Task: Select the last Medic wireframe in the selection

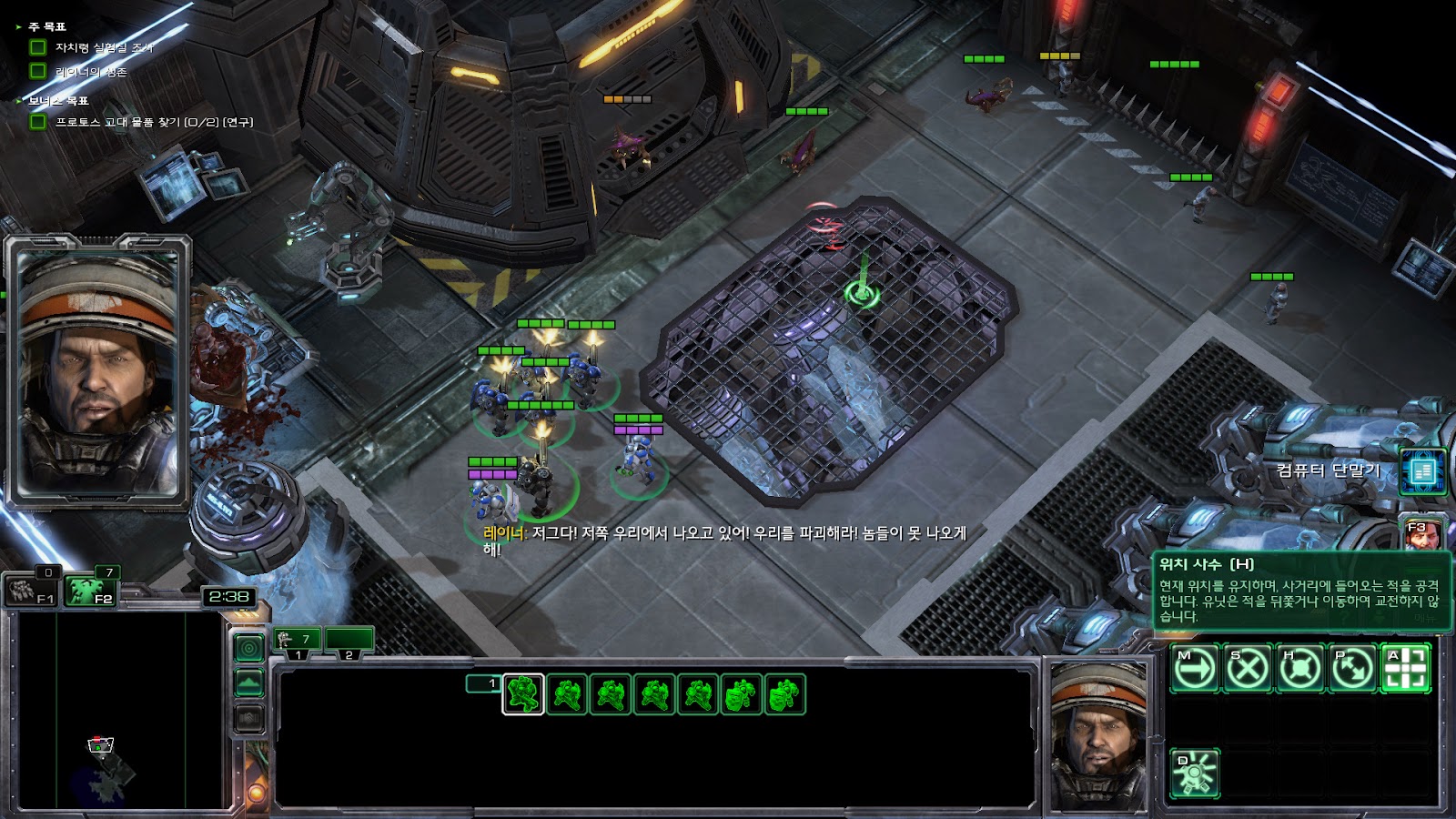Action: click(x=785, y=695)
